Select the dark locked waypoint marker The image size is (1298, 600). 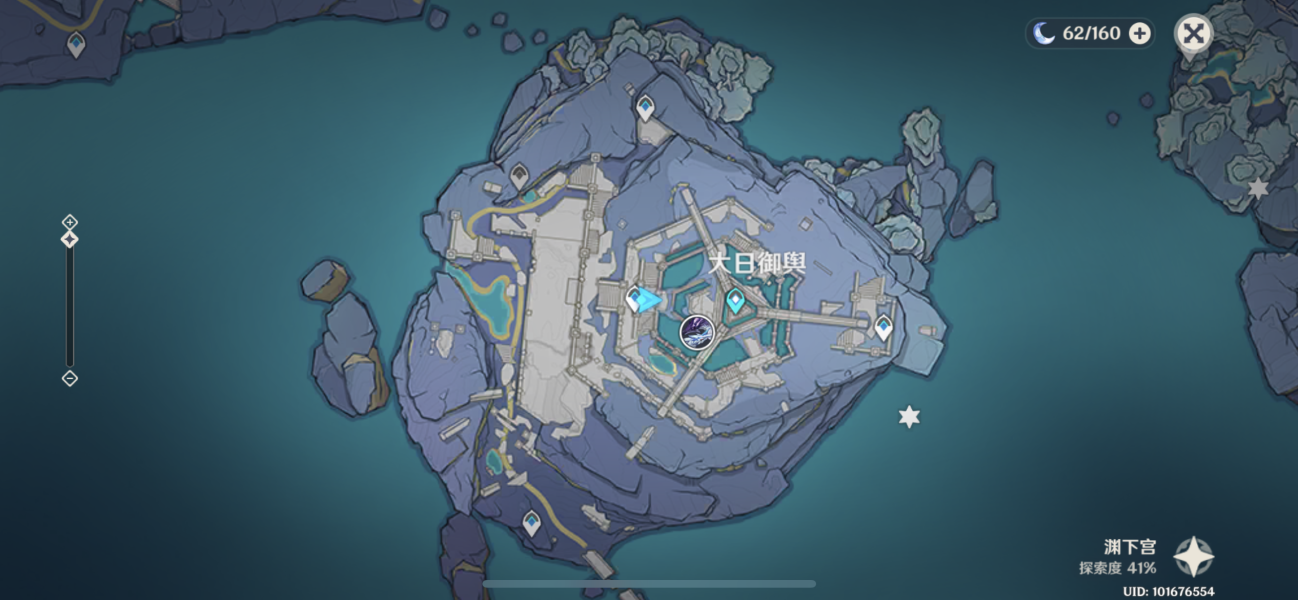[519, 176]
